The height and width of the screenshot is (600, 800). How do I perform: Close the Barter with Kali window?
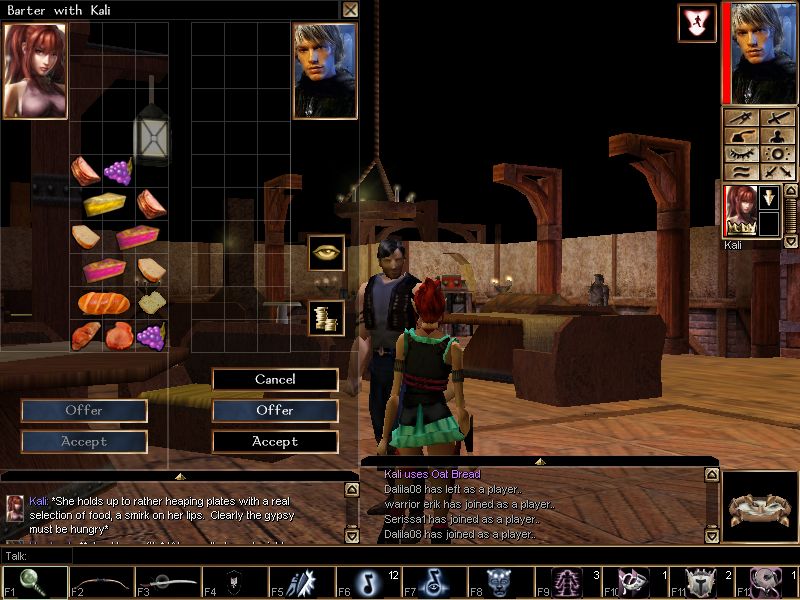[349, 10]
